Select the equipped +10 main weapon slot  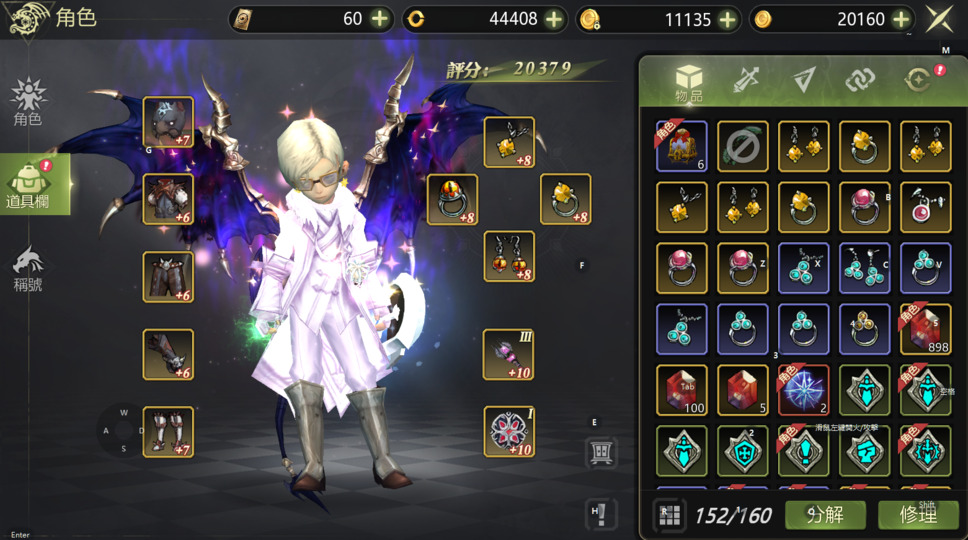pyautogui.click(x=508, y=354)
